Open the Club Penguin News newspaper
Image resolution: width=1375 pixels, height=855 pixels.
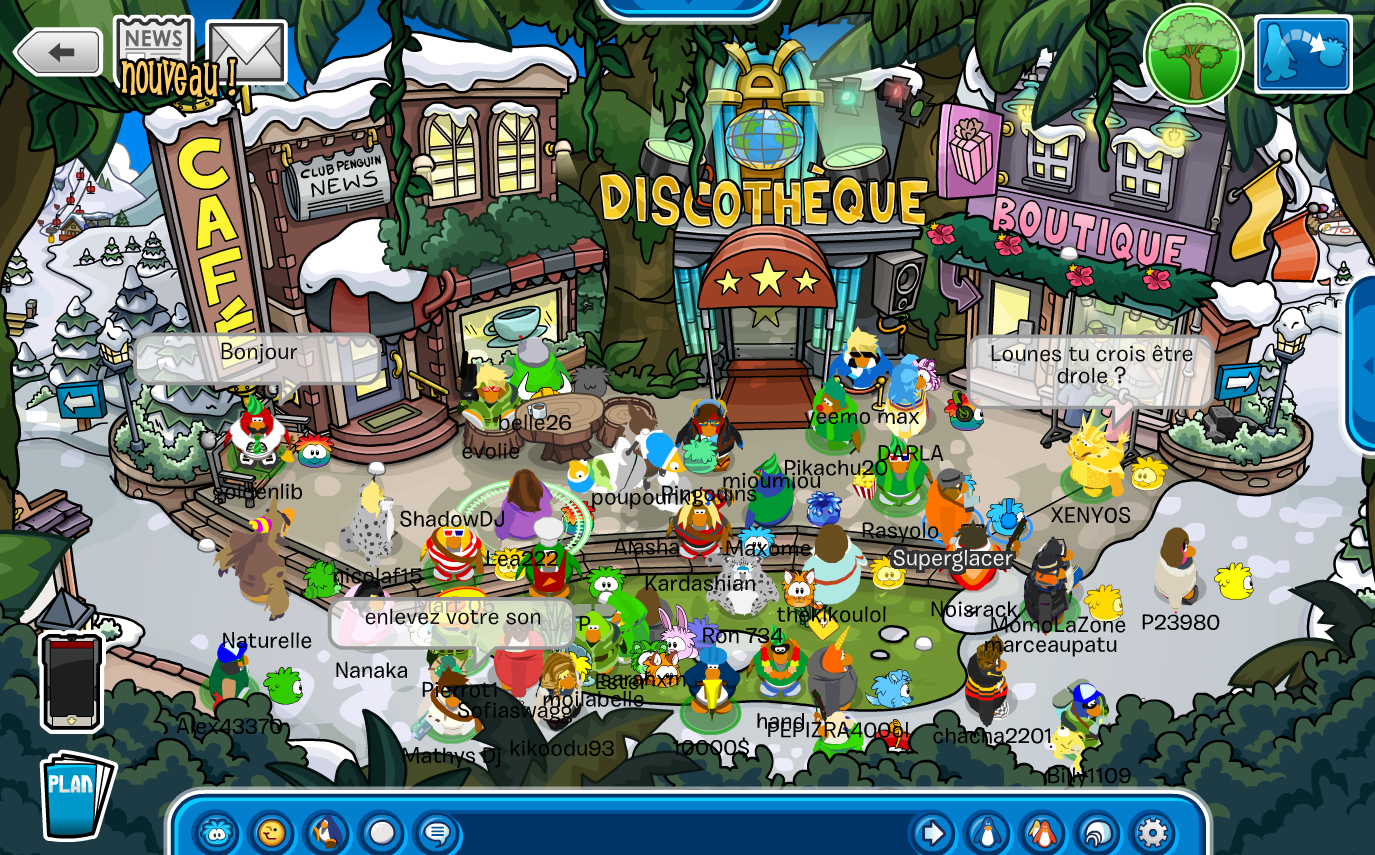(153, 47)
